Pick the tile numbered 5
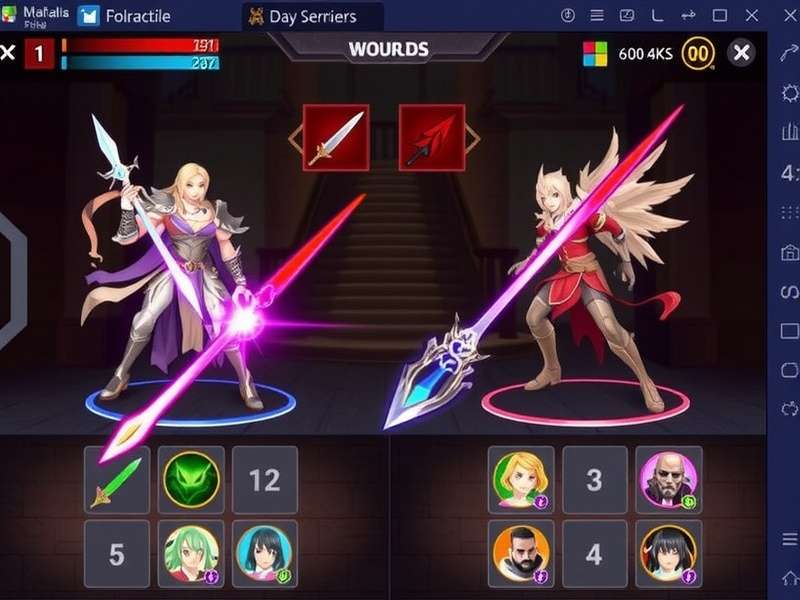The height and width of the screenshot is (600, 800). [117, 553]
